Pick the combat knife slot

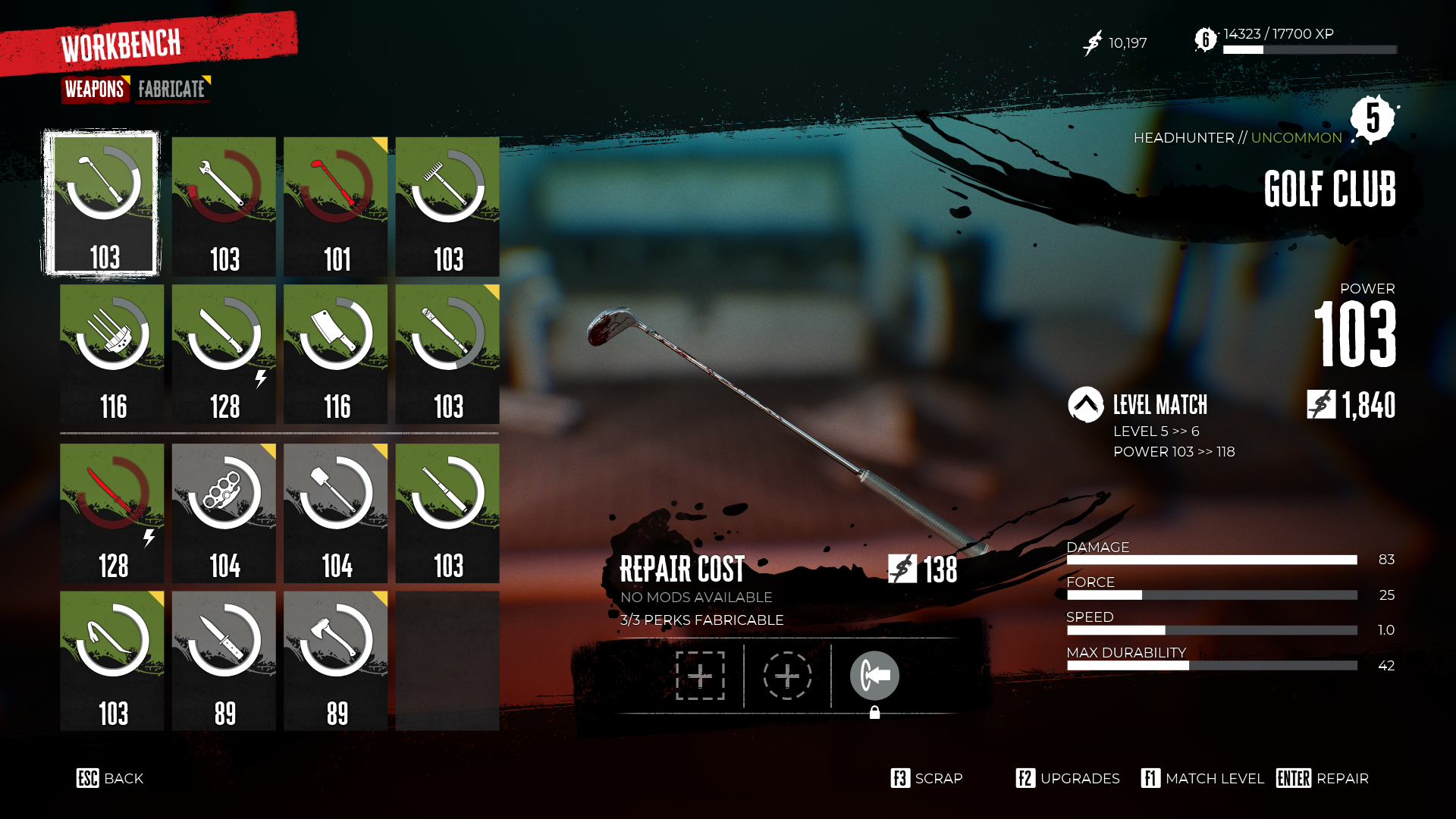[224, 661]
